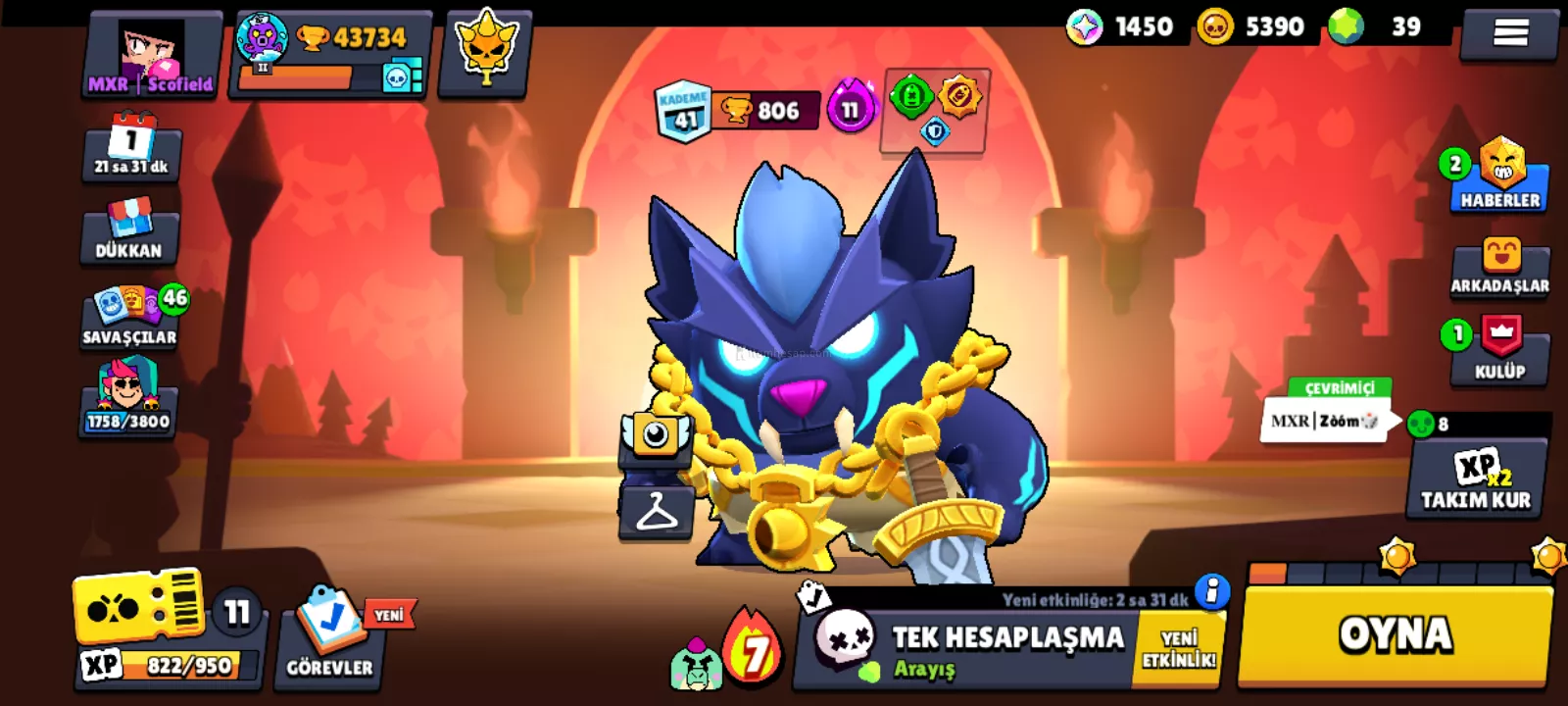Open the ARKADAŞLAR friends list
This screenshot has width=1568, height=706.
(1500, 266)
